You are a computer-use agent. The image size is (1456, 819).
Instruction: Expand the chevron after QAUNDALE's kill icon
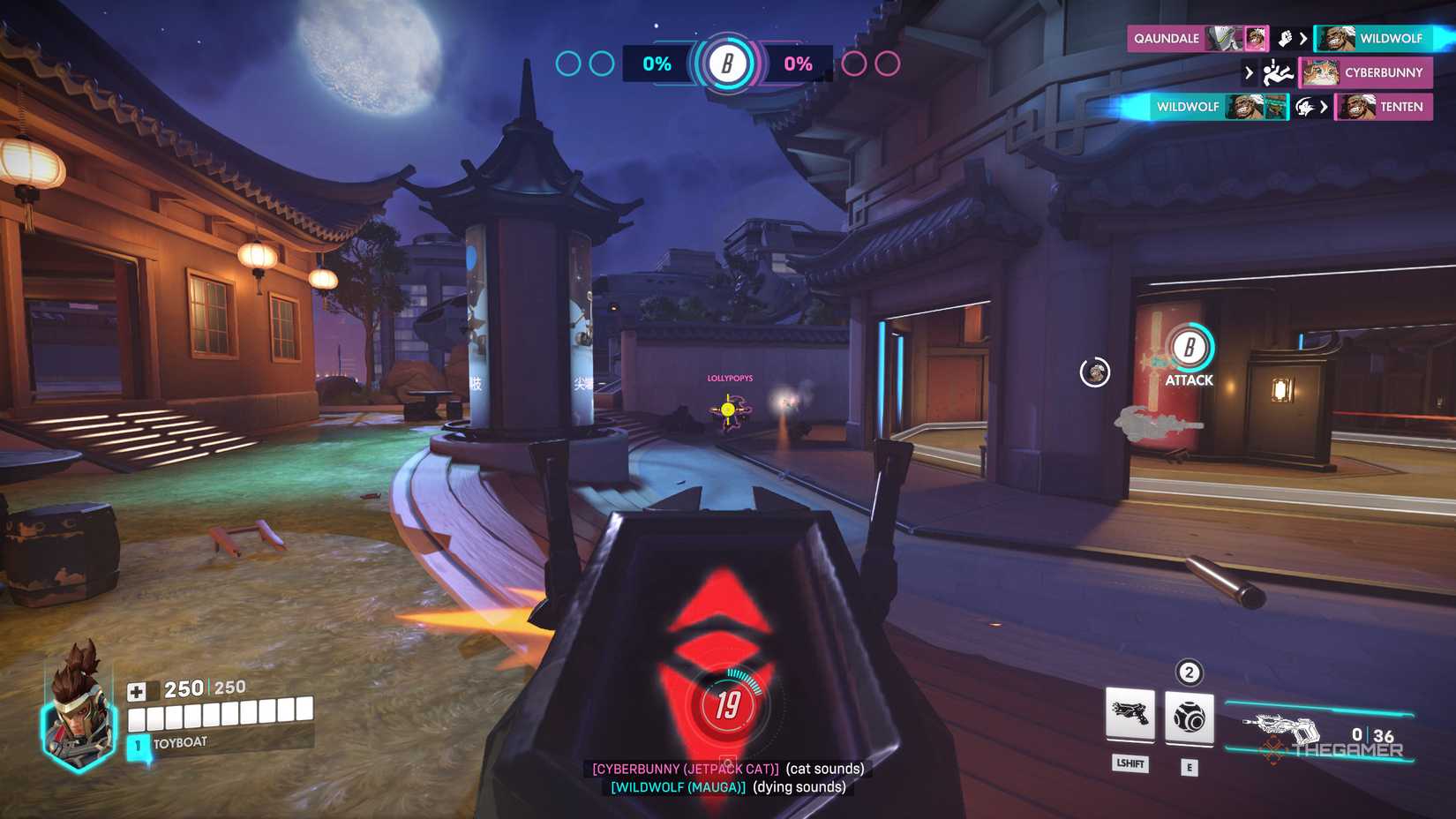tap(1304, 38)
